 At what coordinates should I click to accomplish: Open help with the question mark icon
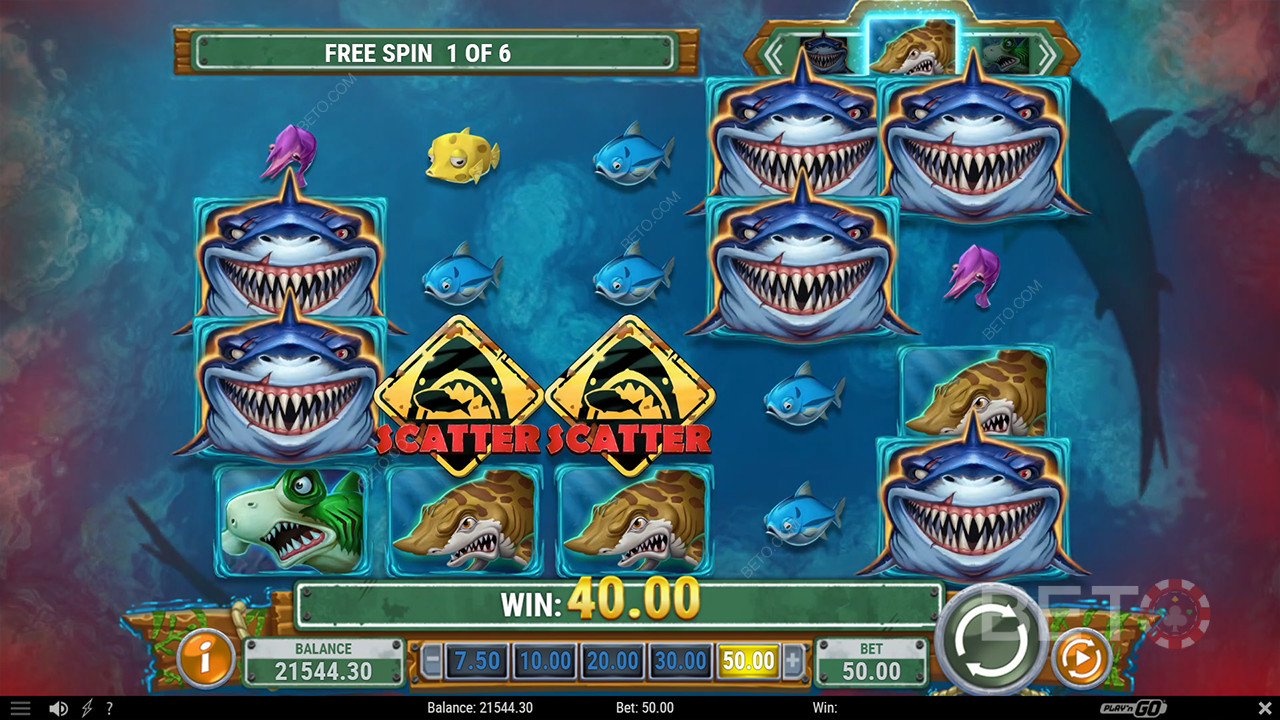tap(109, 708)
